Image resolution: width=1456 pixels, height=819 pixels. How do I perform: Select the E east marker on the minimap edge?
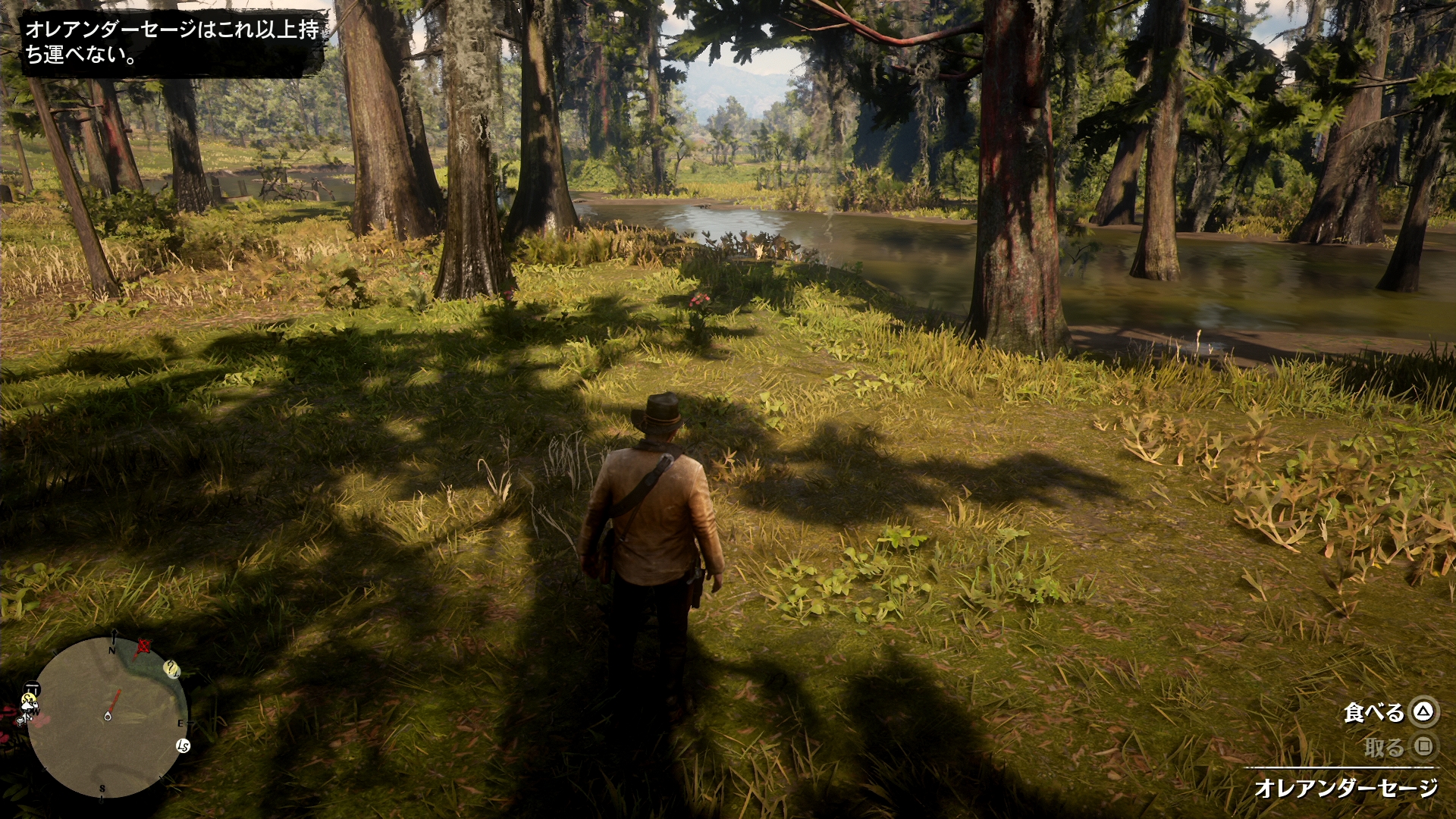pyautogui.click(x=180, y=723)
